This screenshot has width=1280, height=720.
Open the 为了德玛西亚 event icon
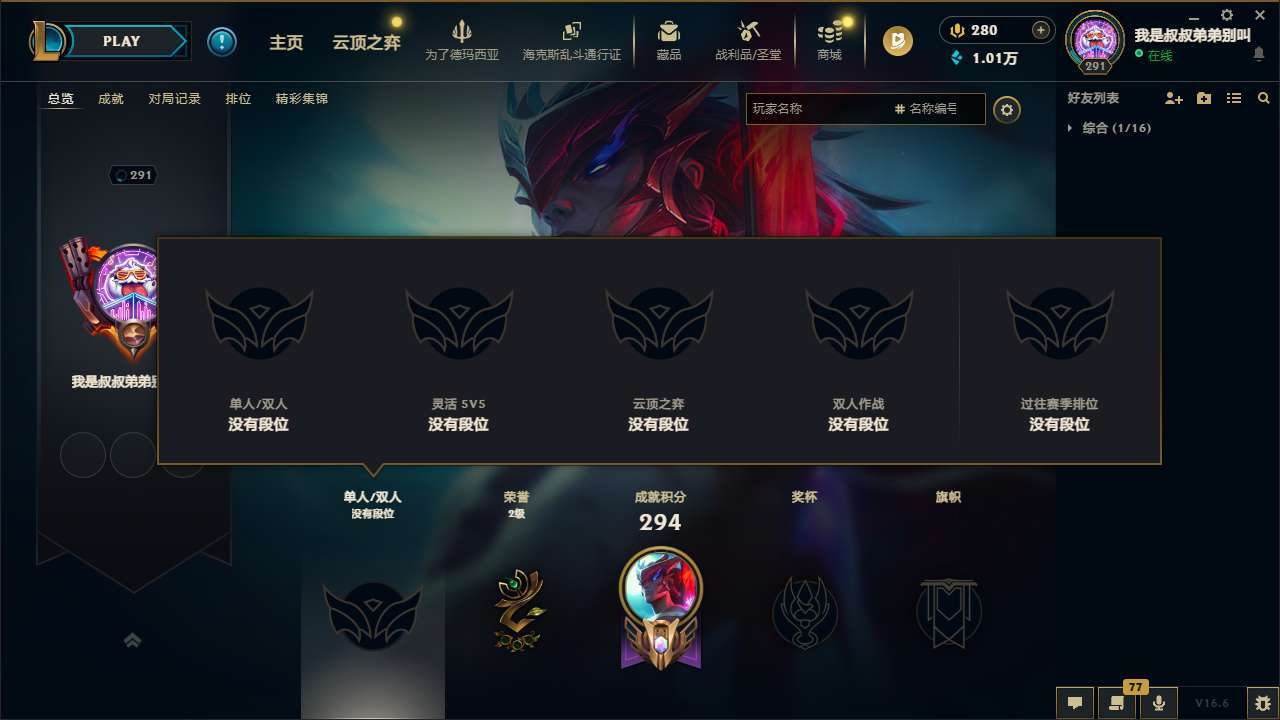click(x=463, y=40)
